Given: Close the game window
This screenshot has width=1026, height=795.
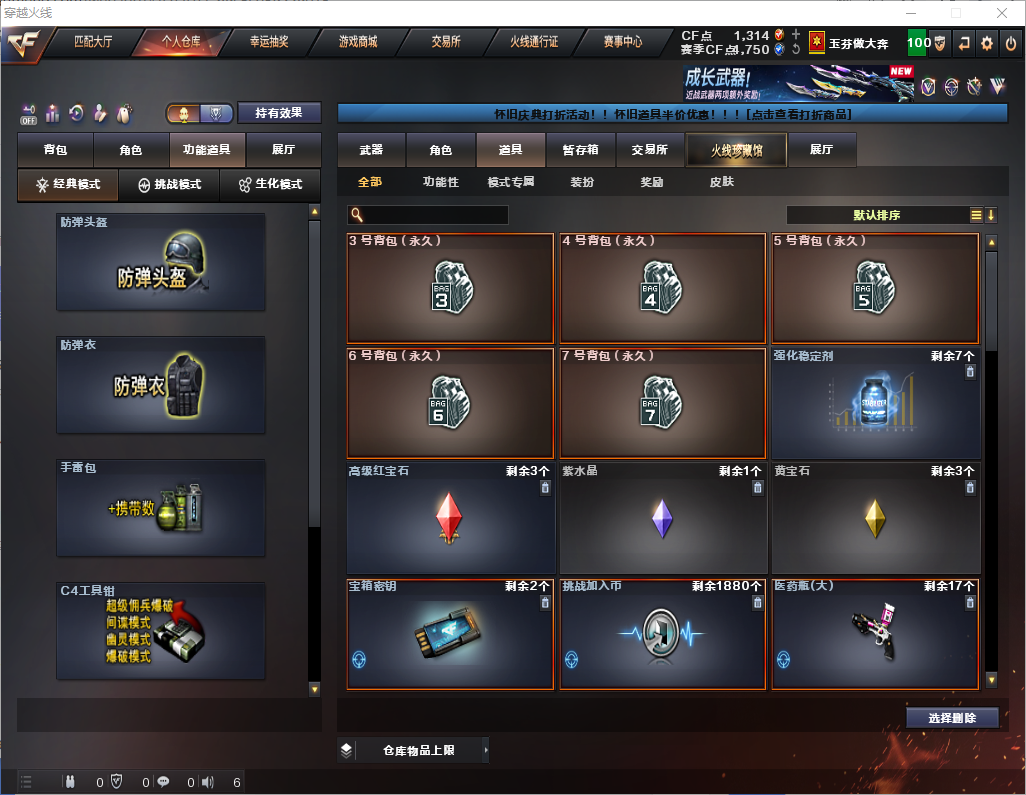Looking at the screenshot, I should tap(1001, 13).
